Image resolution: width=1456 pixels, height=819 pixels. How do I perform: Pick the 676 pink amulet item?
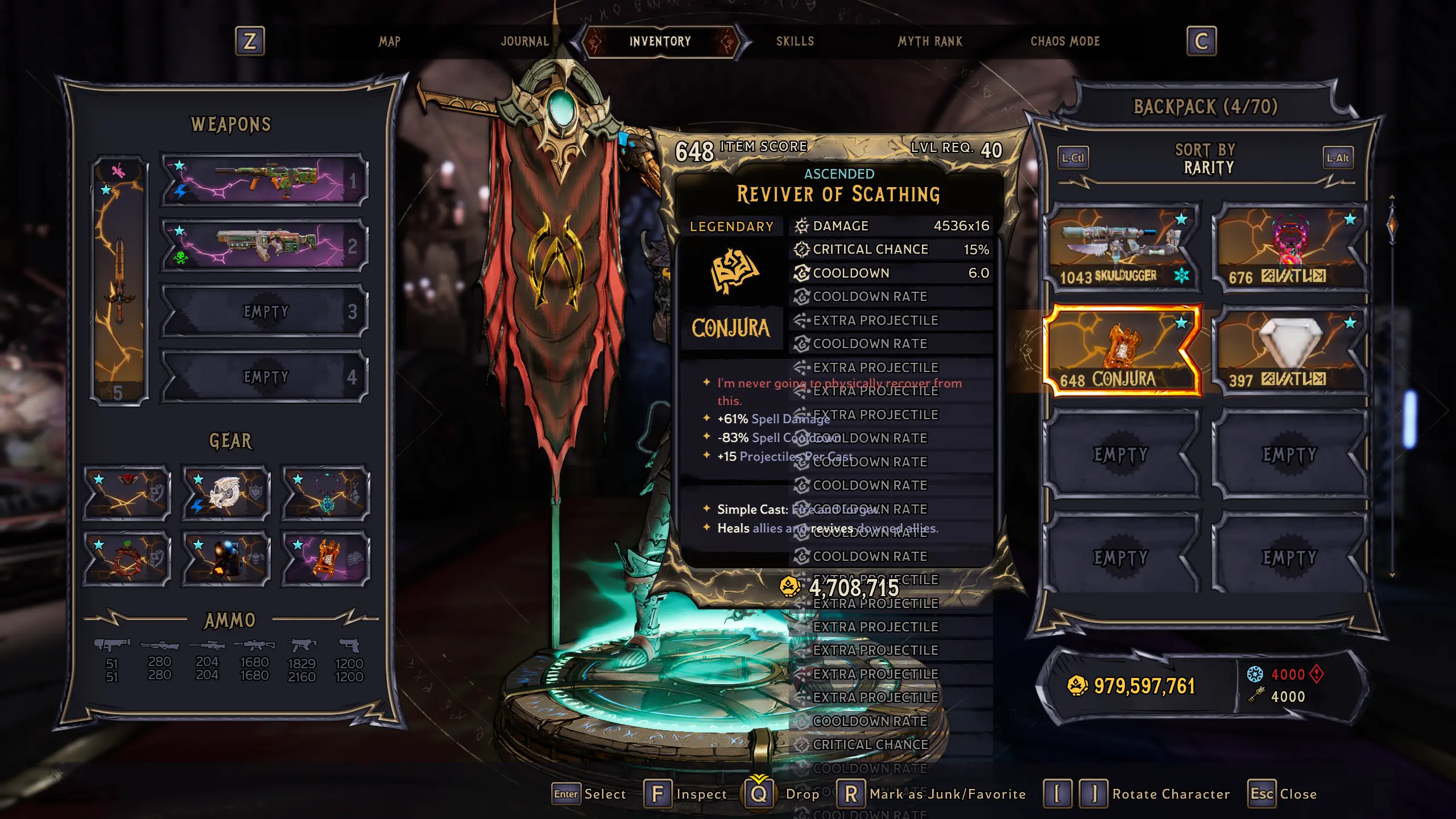tap(1290, 248)
